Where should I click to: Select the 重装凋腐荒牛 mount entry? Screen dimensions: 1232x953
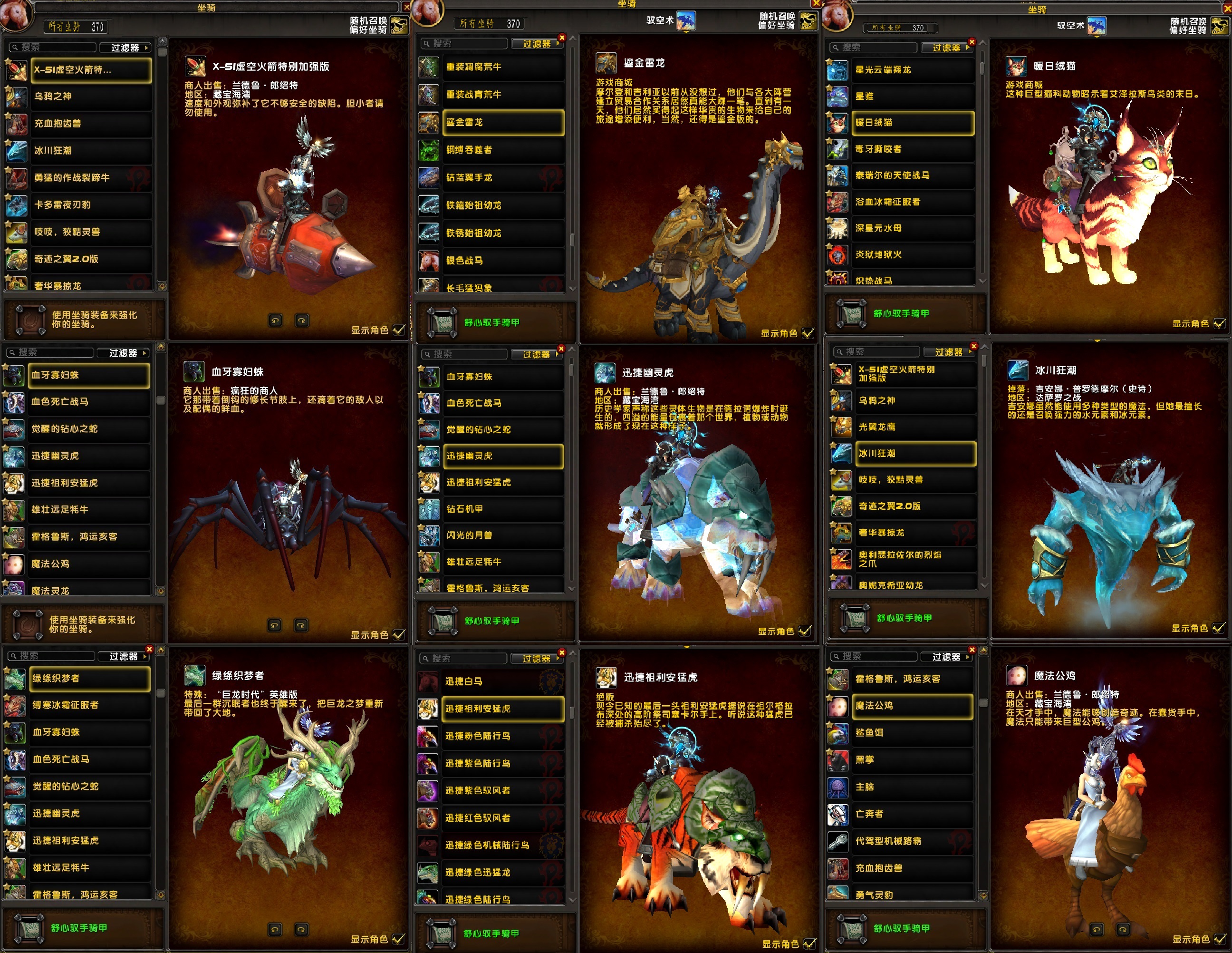(x=502, y=67)
